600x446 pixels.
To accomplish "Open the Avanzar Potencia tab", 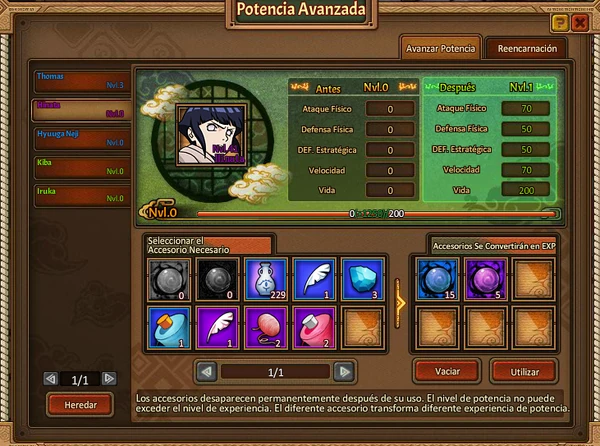I will 439,47.
